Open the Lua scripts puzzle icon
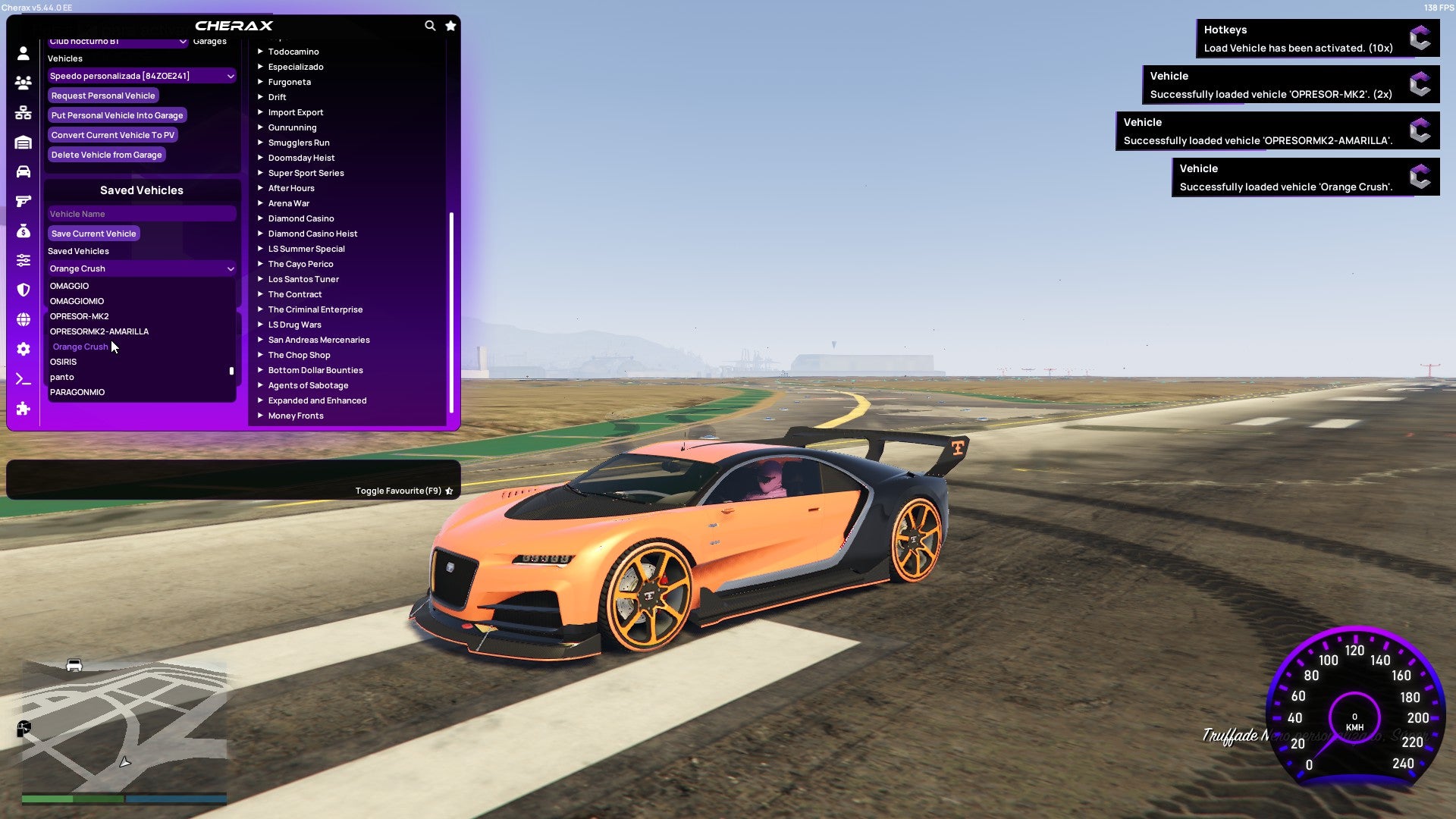The height and width of the screenshot is (819, 1456). point(23,409)
